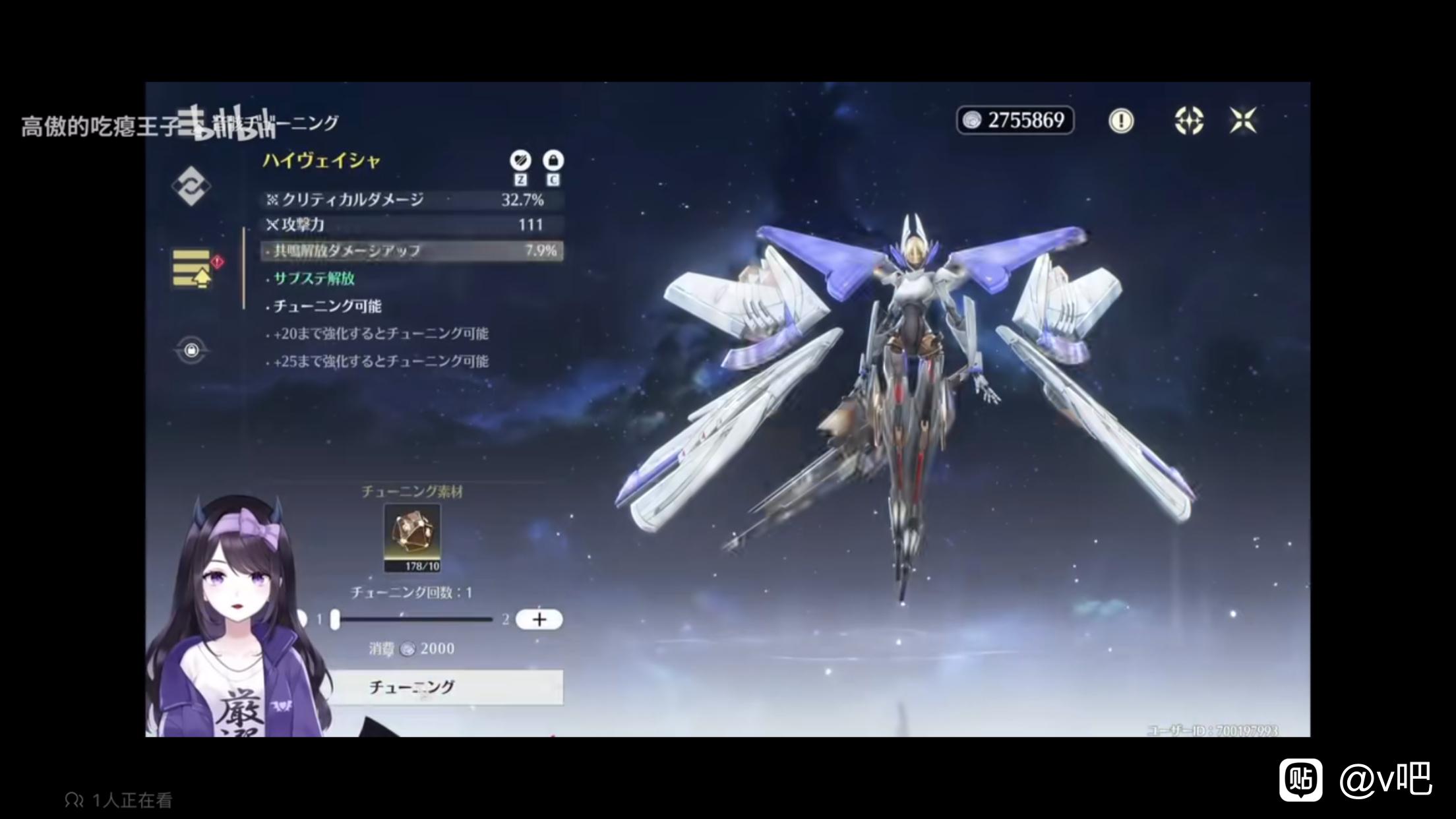The image size is (1456, 819).
Task: Click the チューニング confirm button
Action: (x=446, y=687)
